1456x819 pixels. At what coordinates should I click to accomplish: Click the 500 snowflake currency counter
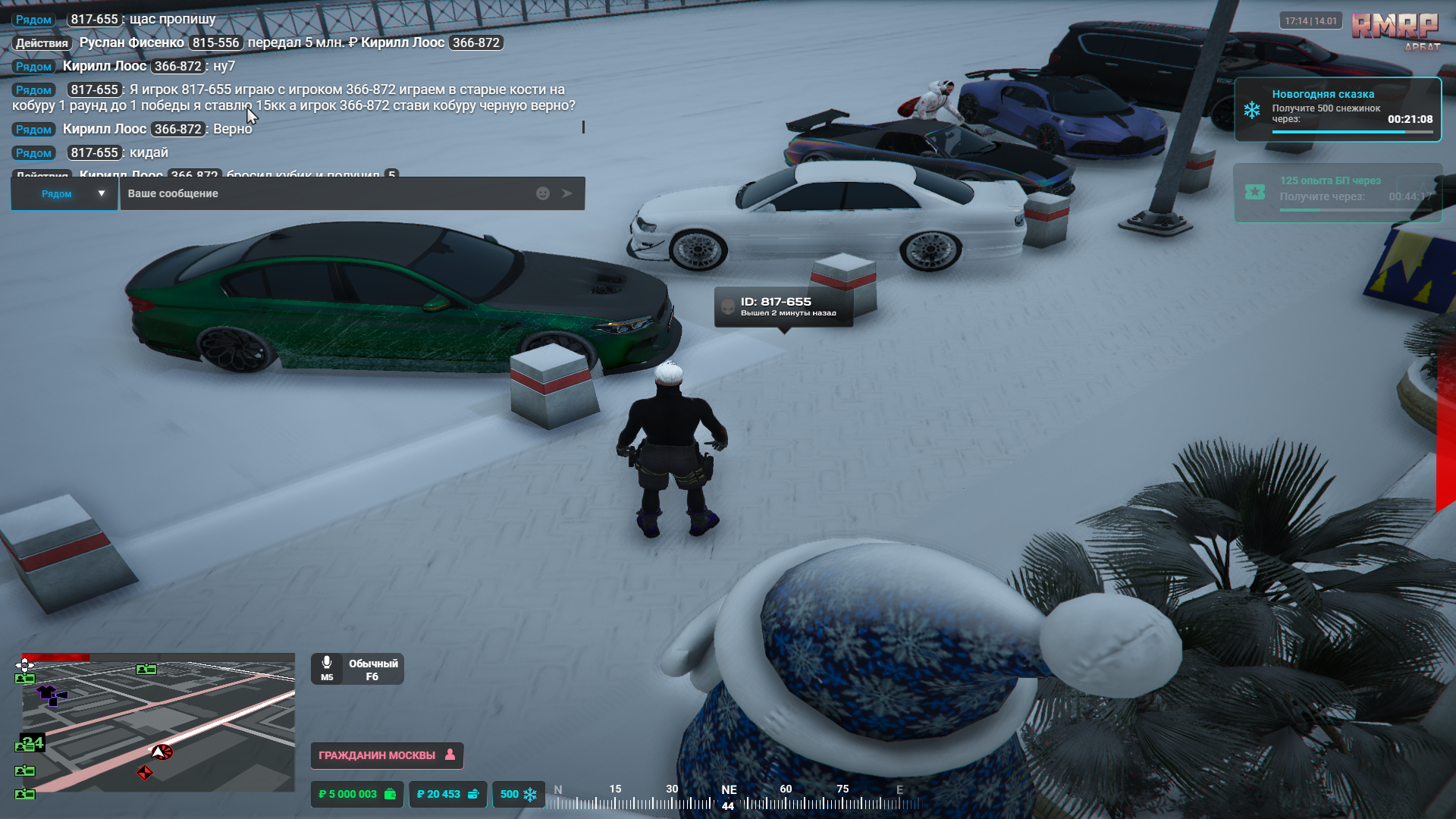point(519,794)
